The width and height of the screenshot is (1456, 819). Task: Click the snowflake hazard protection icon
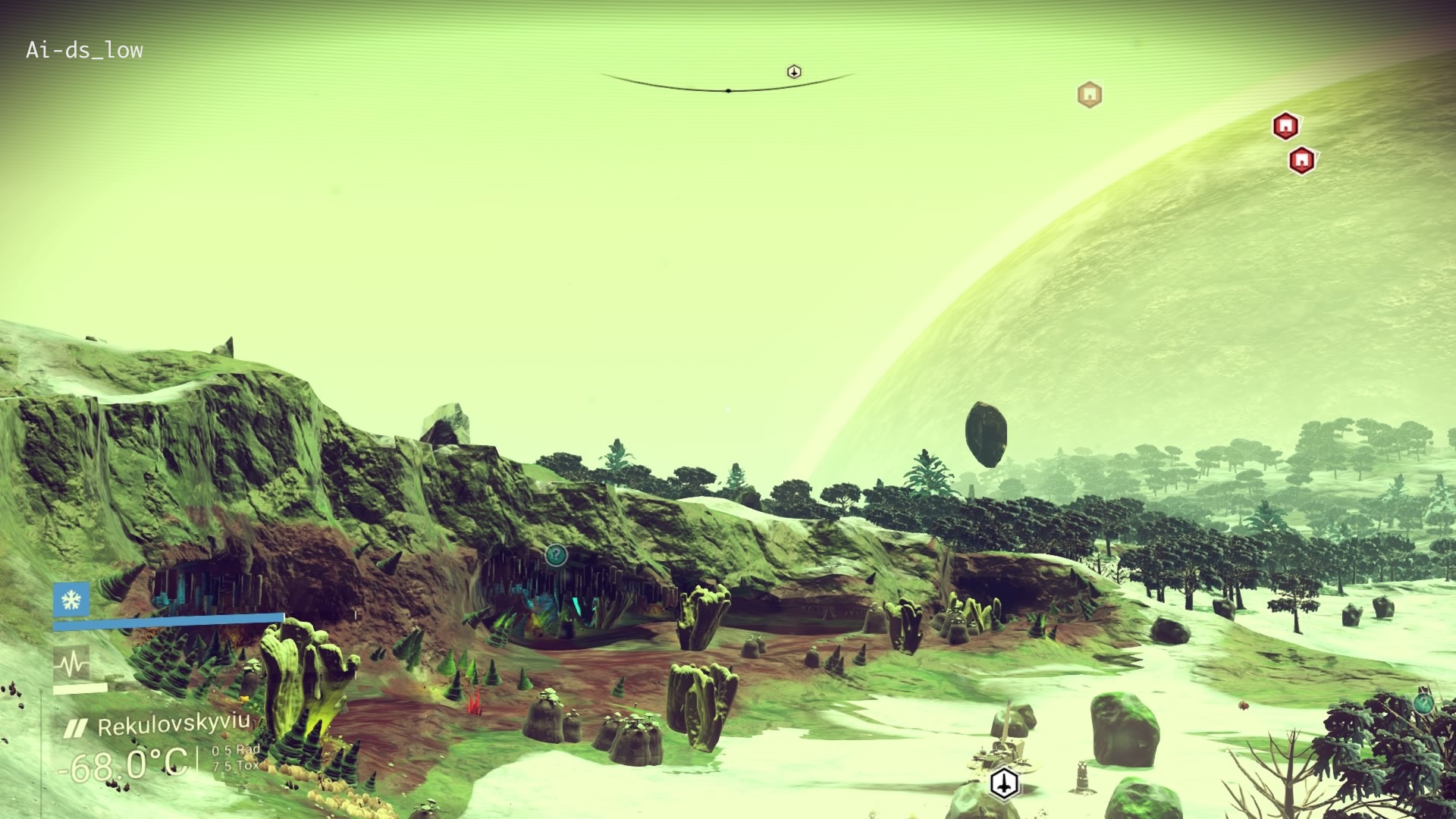tap(71, 601)
